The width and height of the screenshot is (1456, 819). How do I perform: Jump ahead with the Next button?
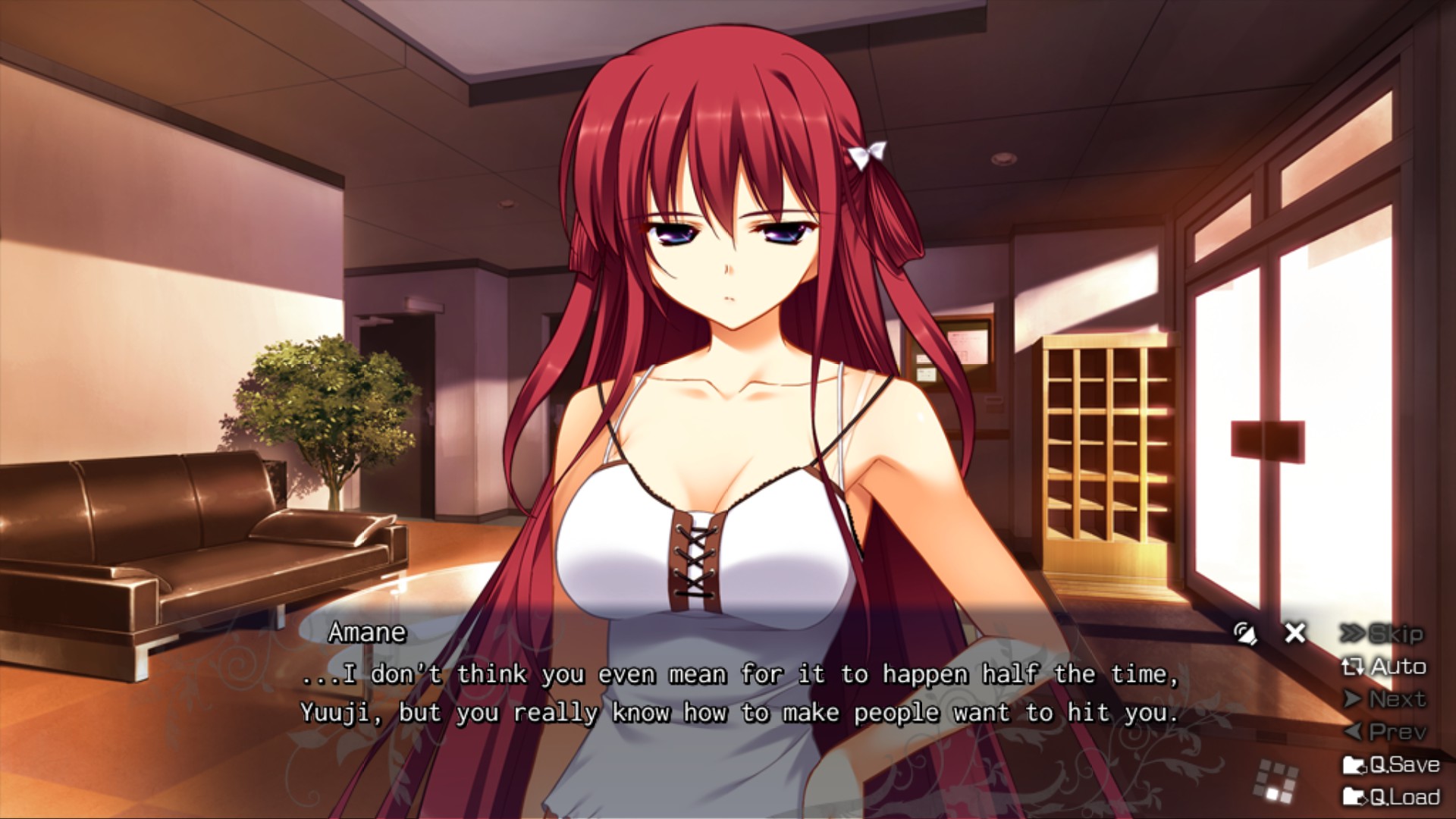tap(1385, 699)
